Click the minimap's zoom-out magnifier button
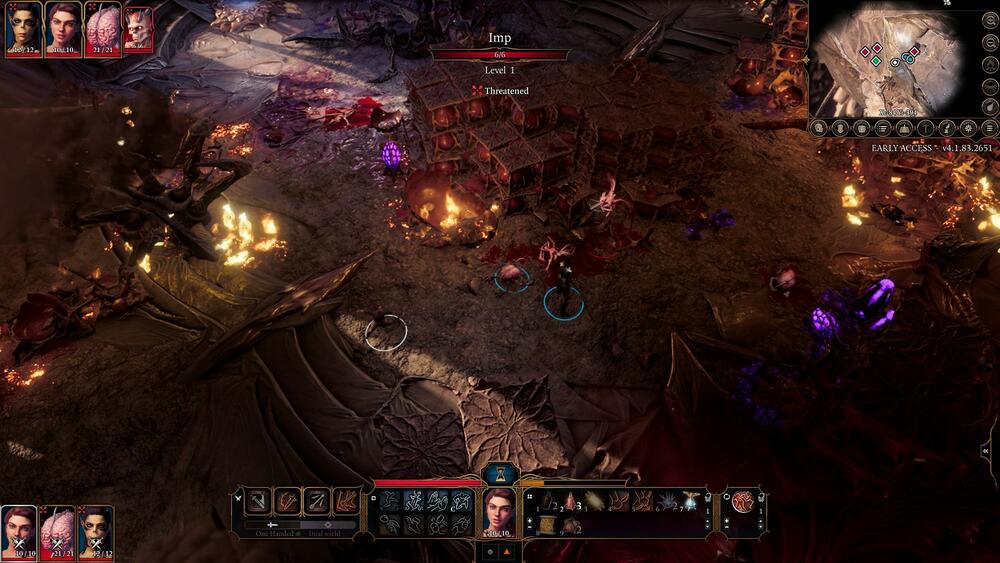The height and width of the screenshot is (563, 1000). click(x=840, y=128)
